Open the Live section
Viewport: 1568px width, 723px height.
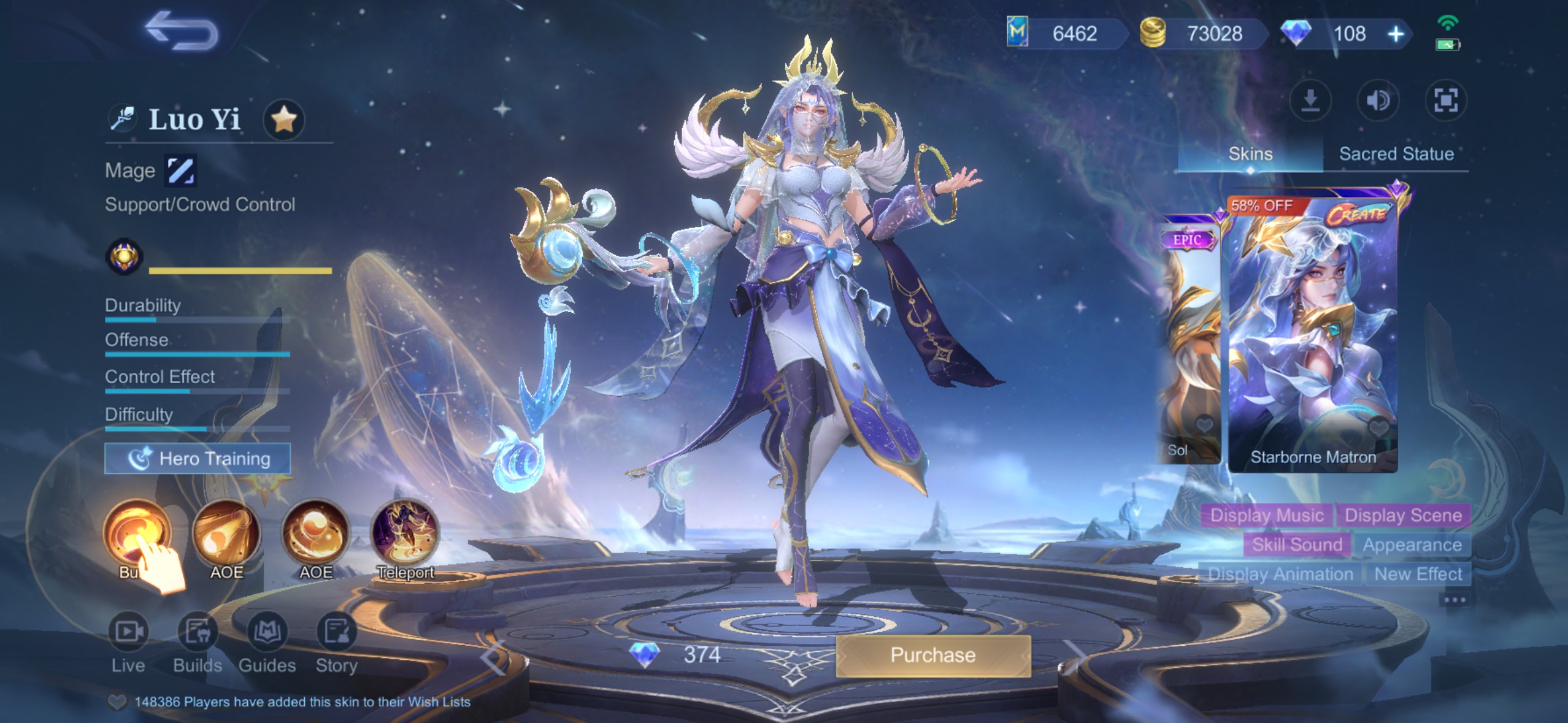coord(128,641)
